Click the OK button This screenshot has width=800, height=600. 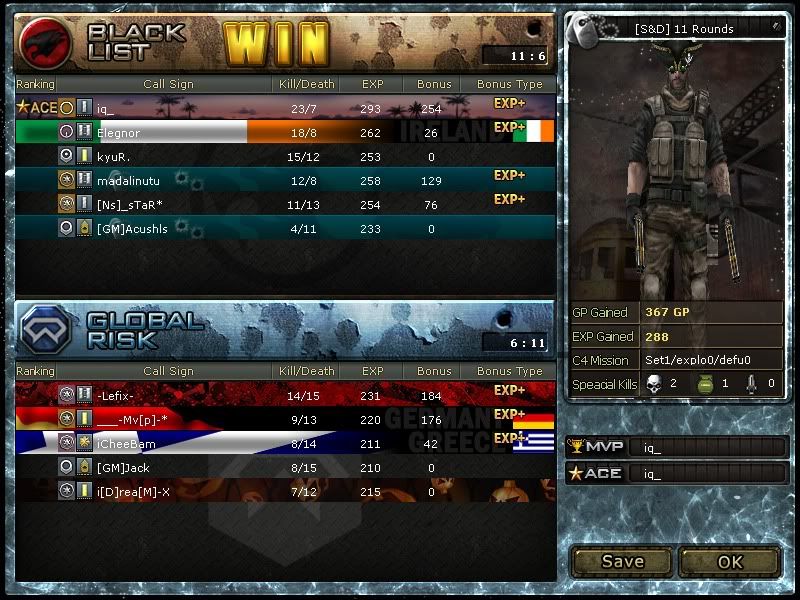[x=730, y=561]
